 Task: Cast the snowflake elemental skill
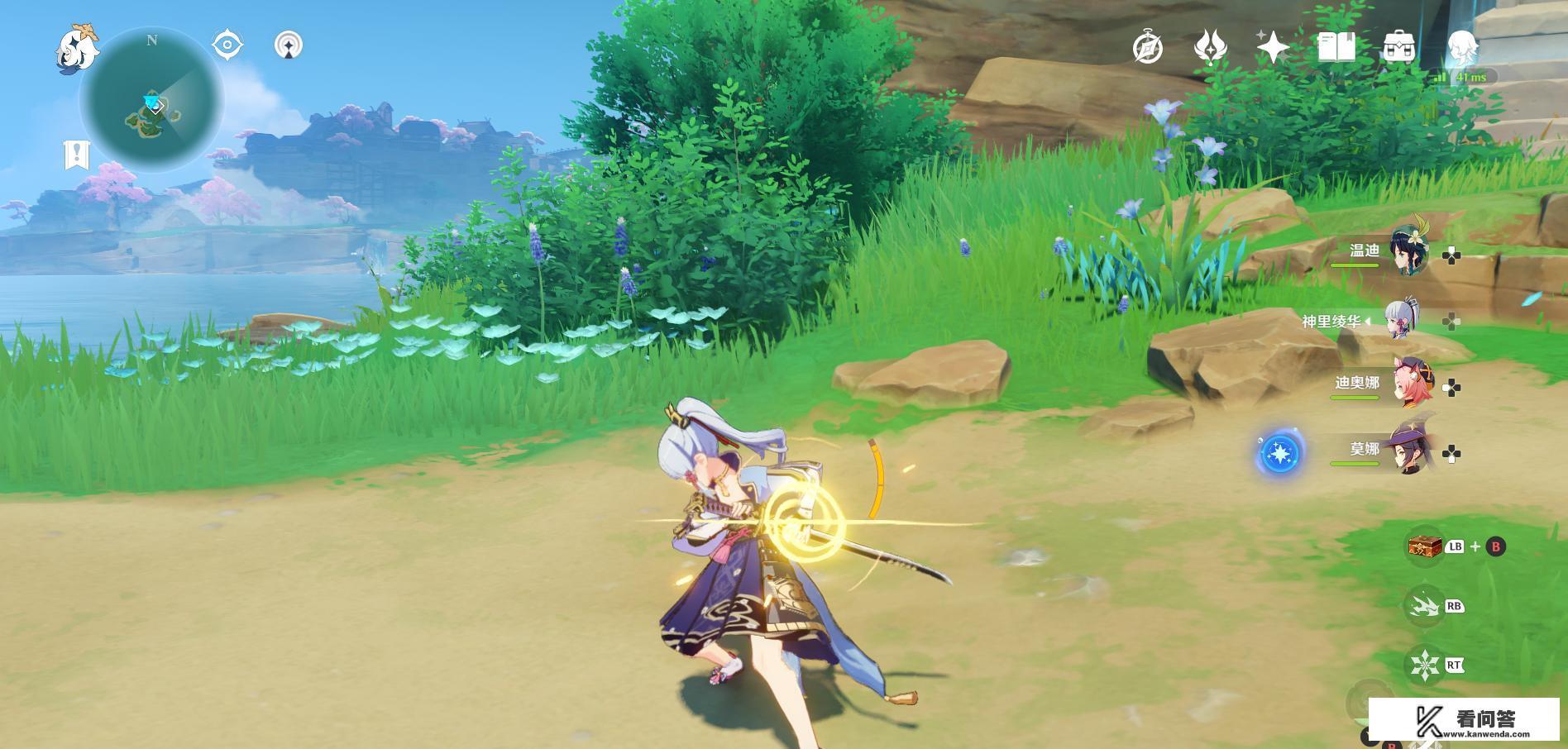pos(1424,665)
